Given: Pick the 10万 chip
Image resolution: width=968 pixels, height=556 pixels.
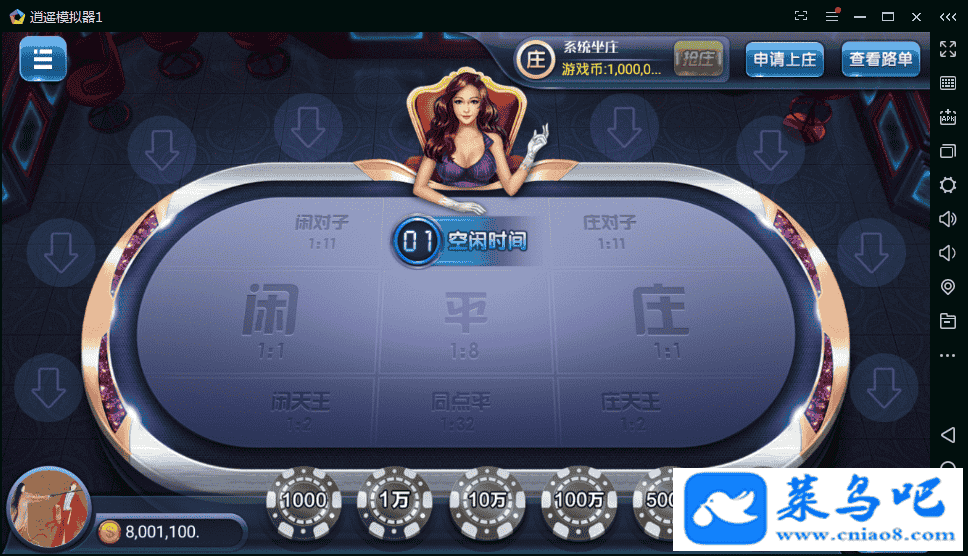Looking at the screenshot, I should (488, 500).
